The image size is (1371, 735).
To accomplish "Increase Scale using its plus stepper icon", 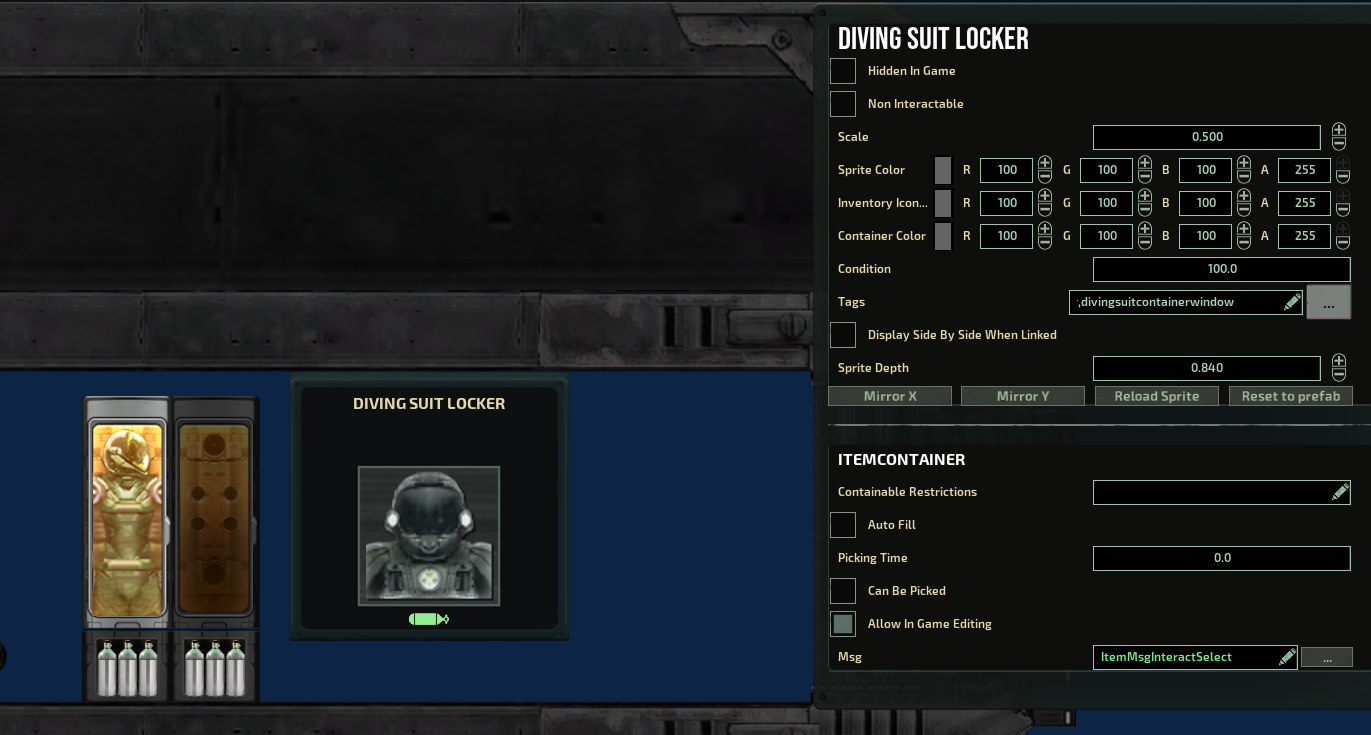I will (x=1338, y=131).
